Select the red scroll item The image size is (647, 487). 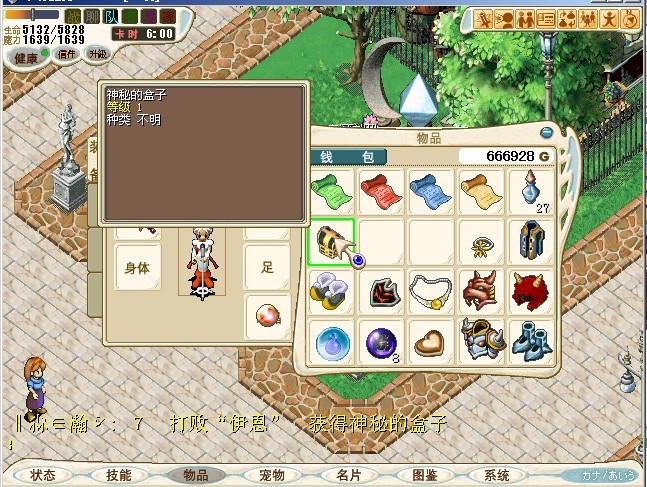(381, 190)
